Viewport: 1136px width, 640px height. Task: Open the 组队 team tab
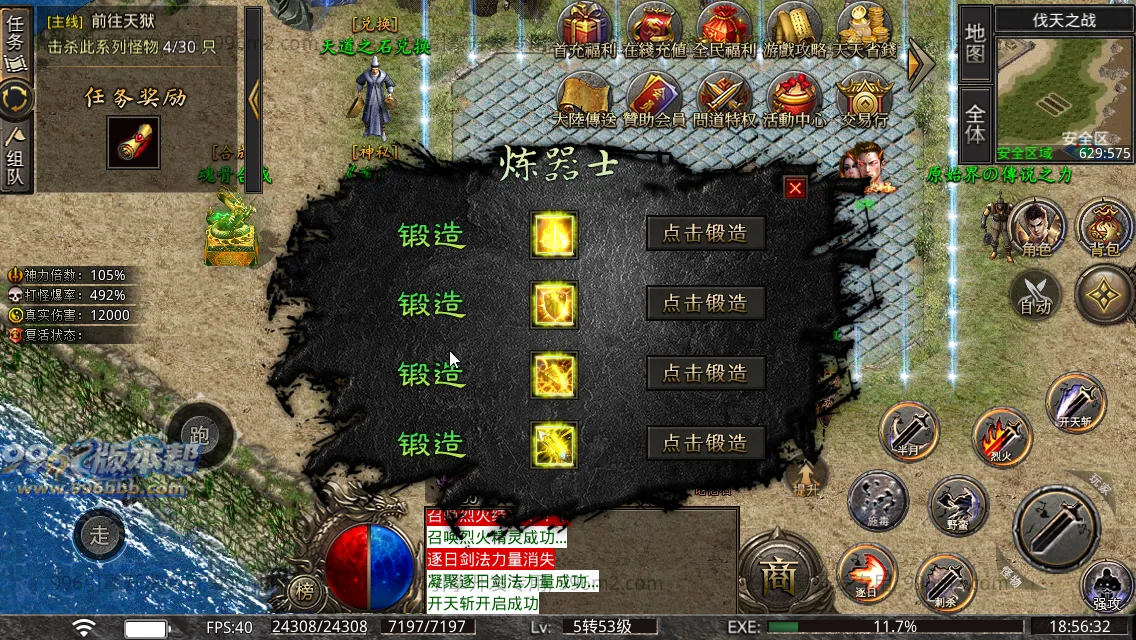[16, 160]
